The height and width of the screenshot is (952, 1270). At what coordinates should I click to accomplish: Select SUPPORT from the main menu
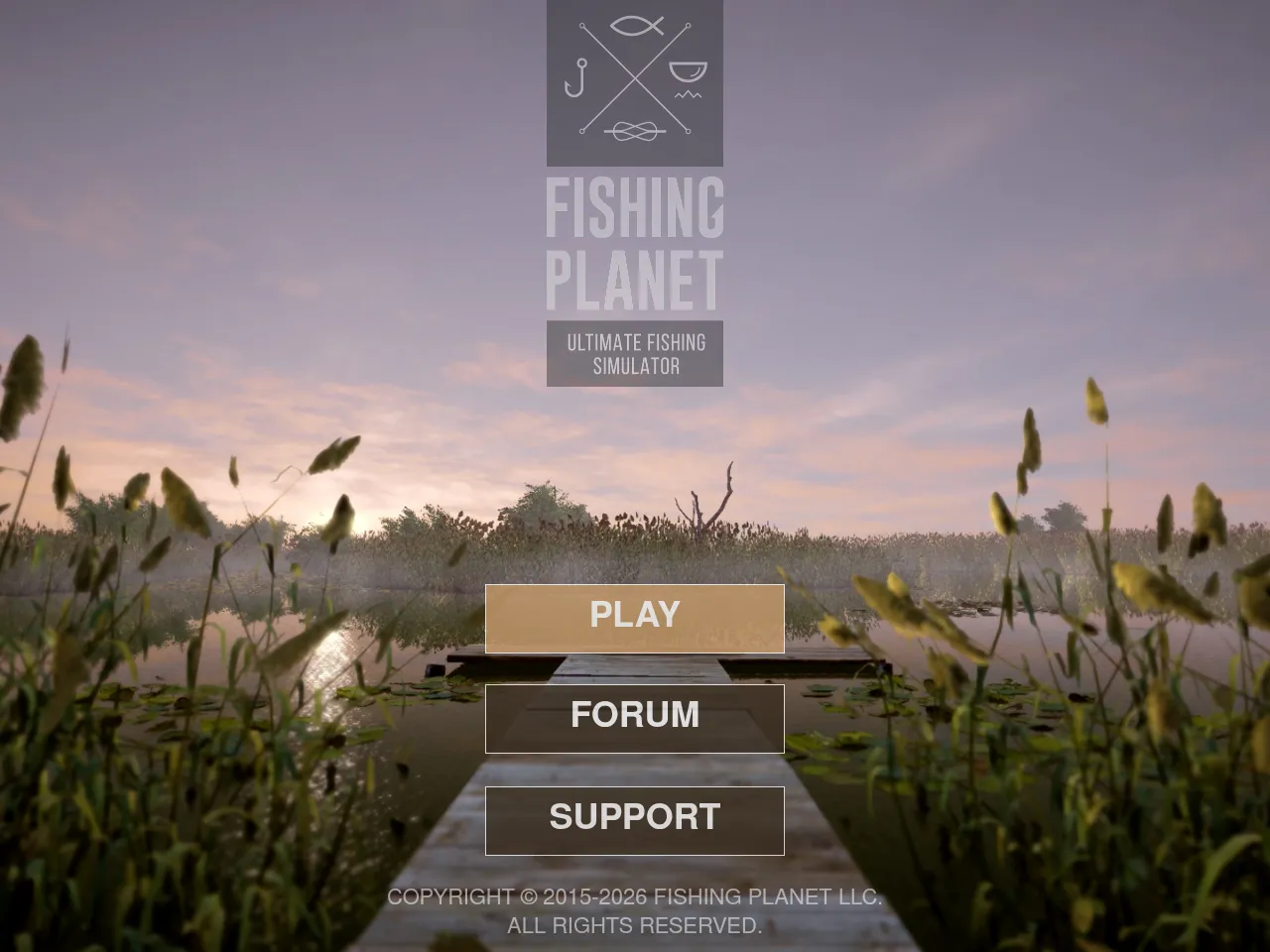(634, 818)
